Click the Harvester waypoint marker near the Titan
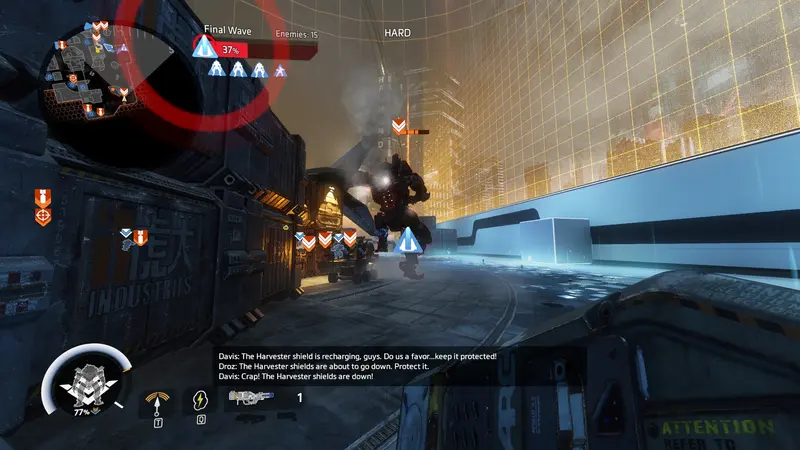800x450 pixels. pos(406,241)
